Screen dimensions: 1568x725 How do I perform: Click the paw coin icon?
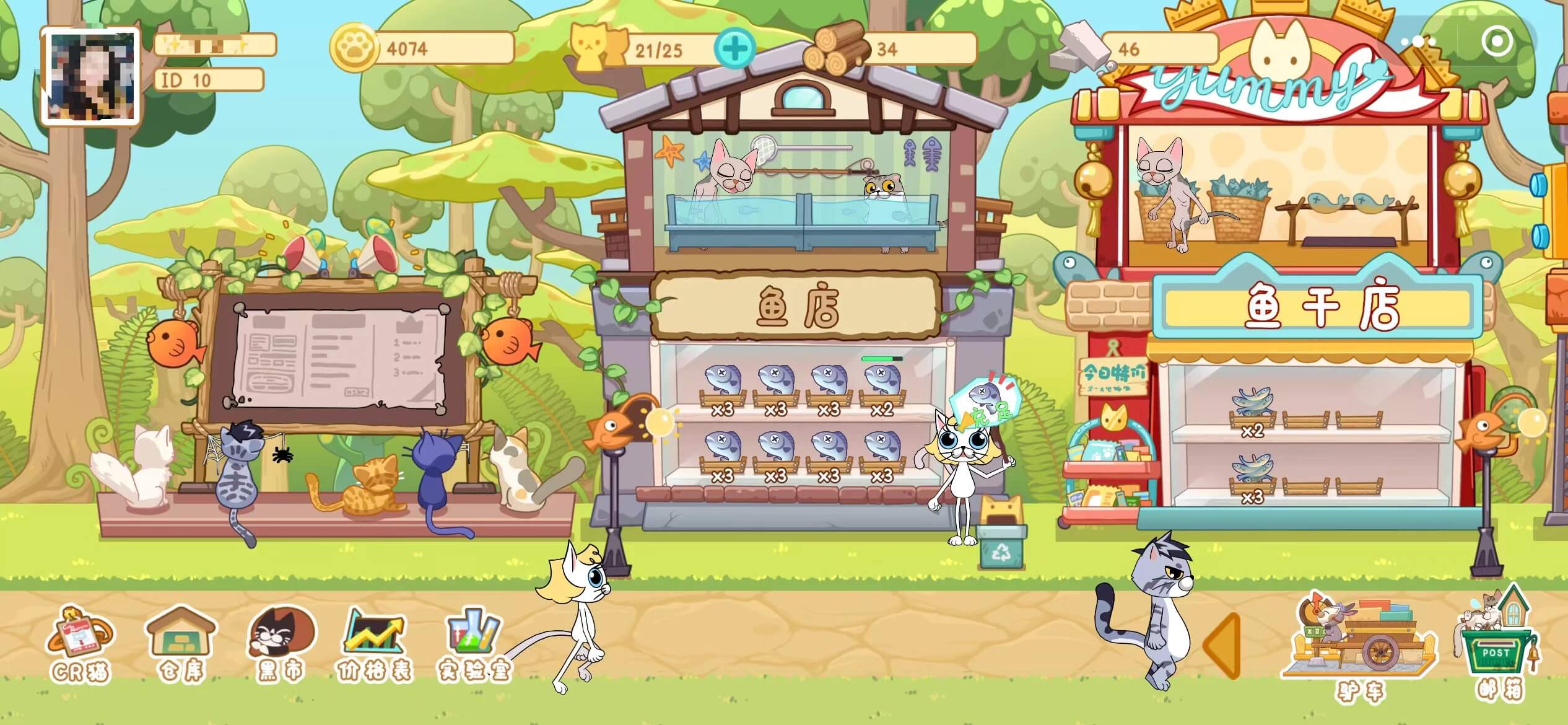click(x=354, y=48)
